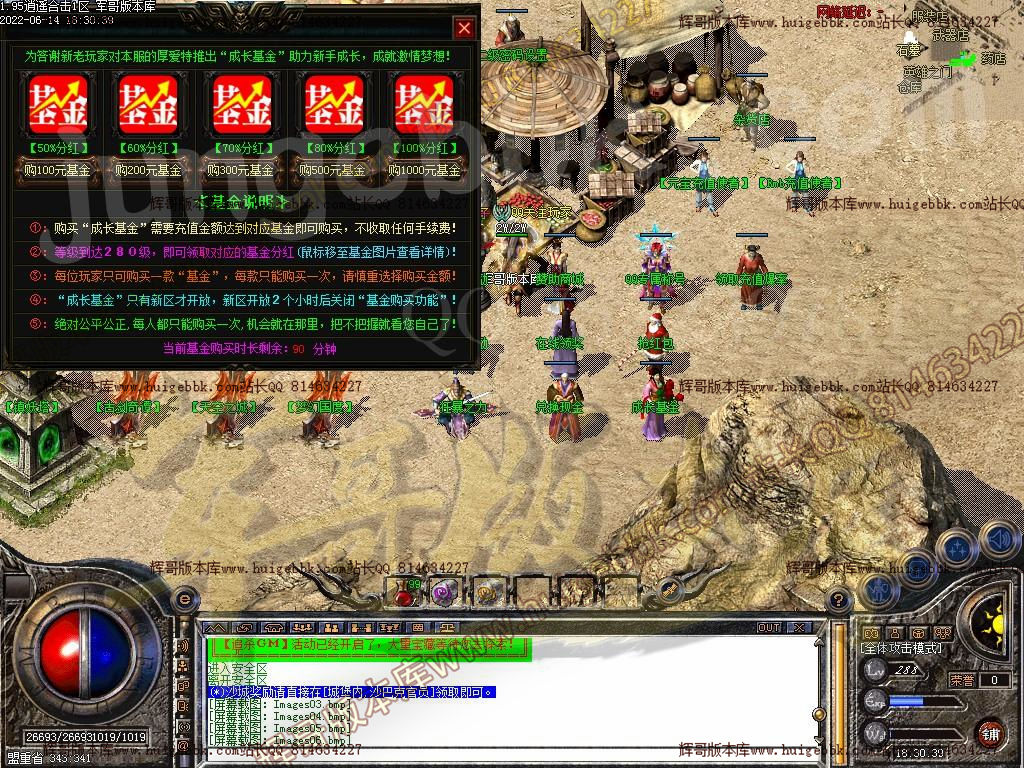Close the growth fund window
This screenshot has width=1024, height=768.
(464, 28)
